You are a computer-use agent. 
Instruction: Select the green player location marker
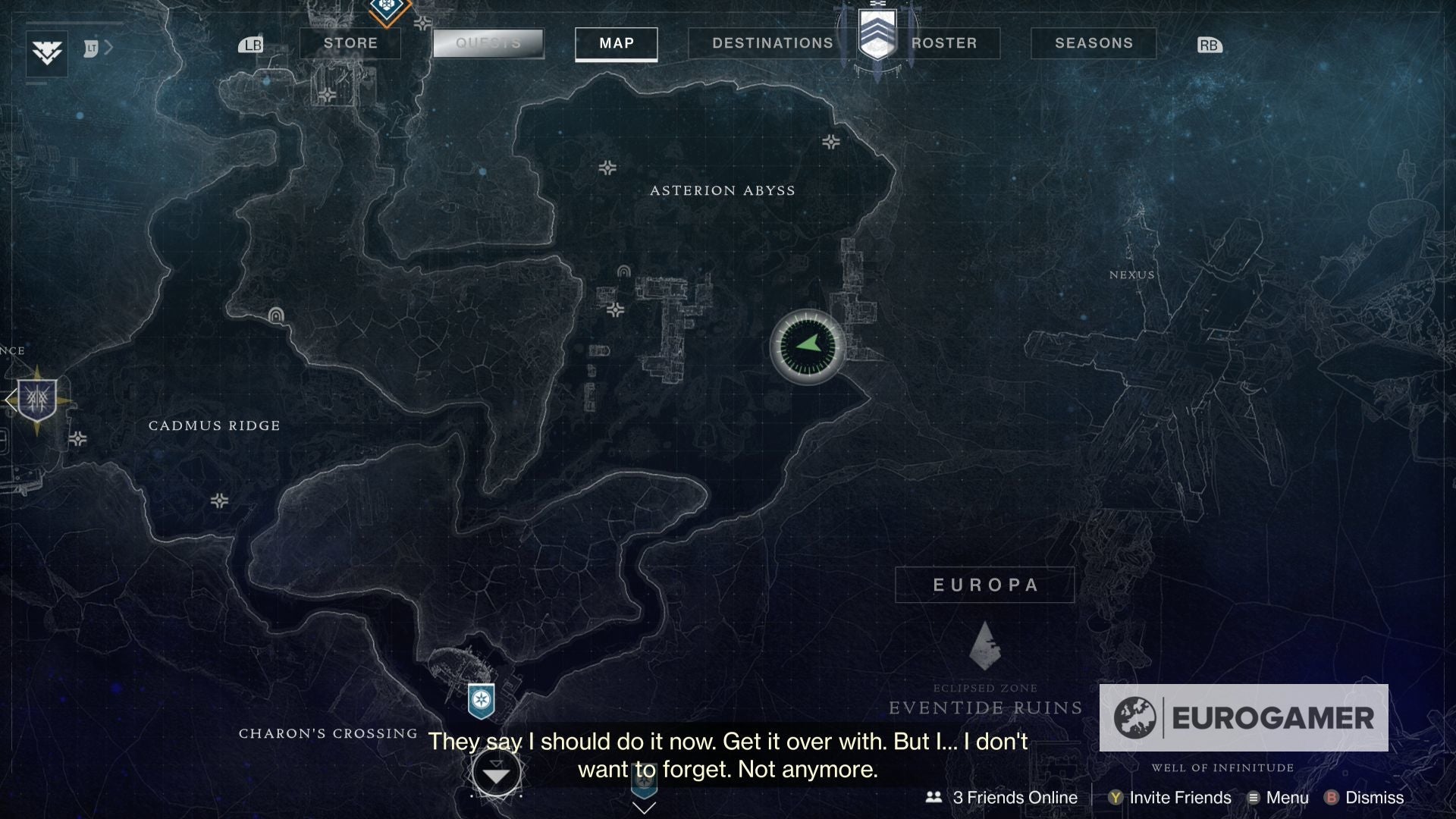pyautogui.click(x=808, y=347)
